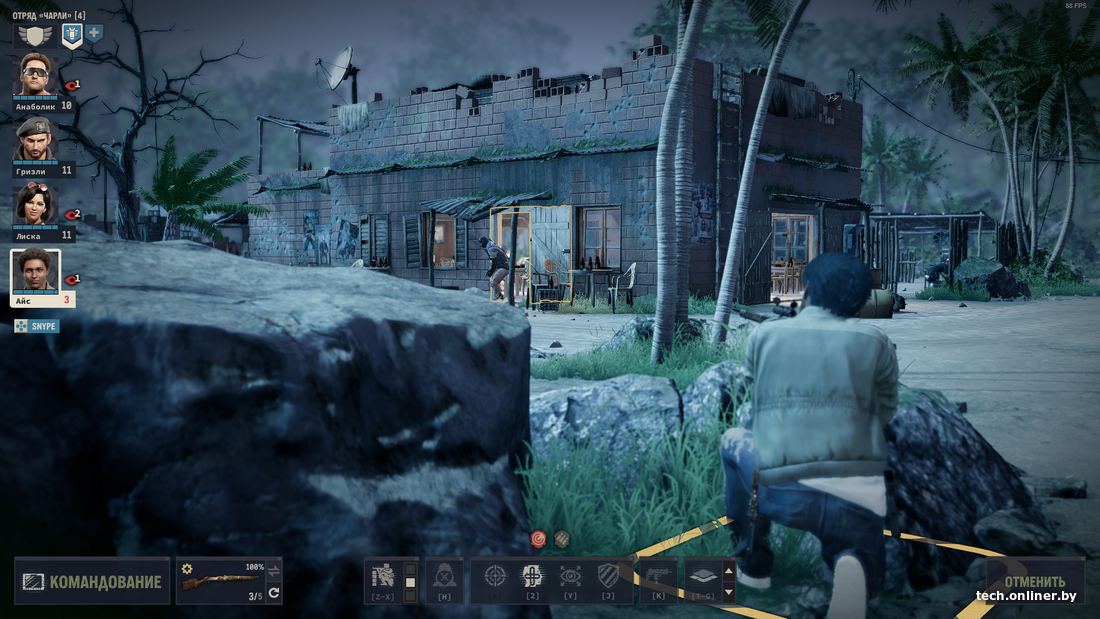Click the Отменить cancel button
The width and height of the screenshot is (1100, 619).
[x=1034, y=581]
